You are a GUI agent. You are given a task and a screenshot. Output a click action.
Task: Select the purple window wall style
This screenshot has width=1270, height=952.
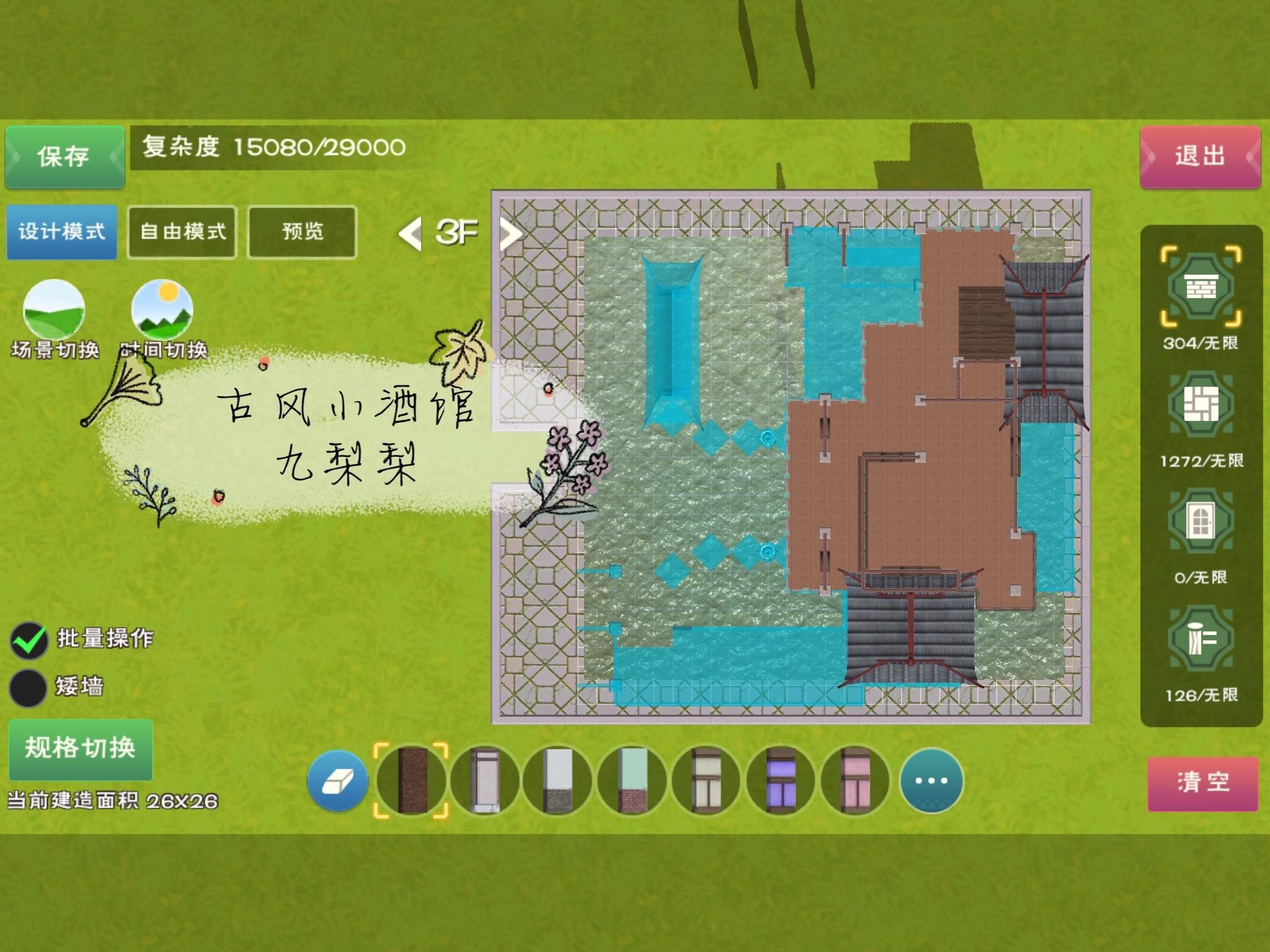pyautogui.click(x=781, y=781)
